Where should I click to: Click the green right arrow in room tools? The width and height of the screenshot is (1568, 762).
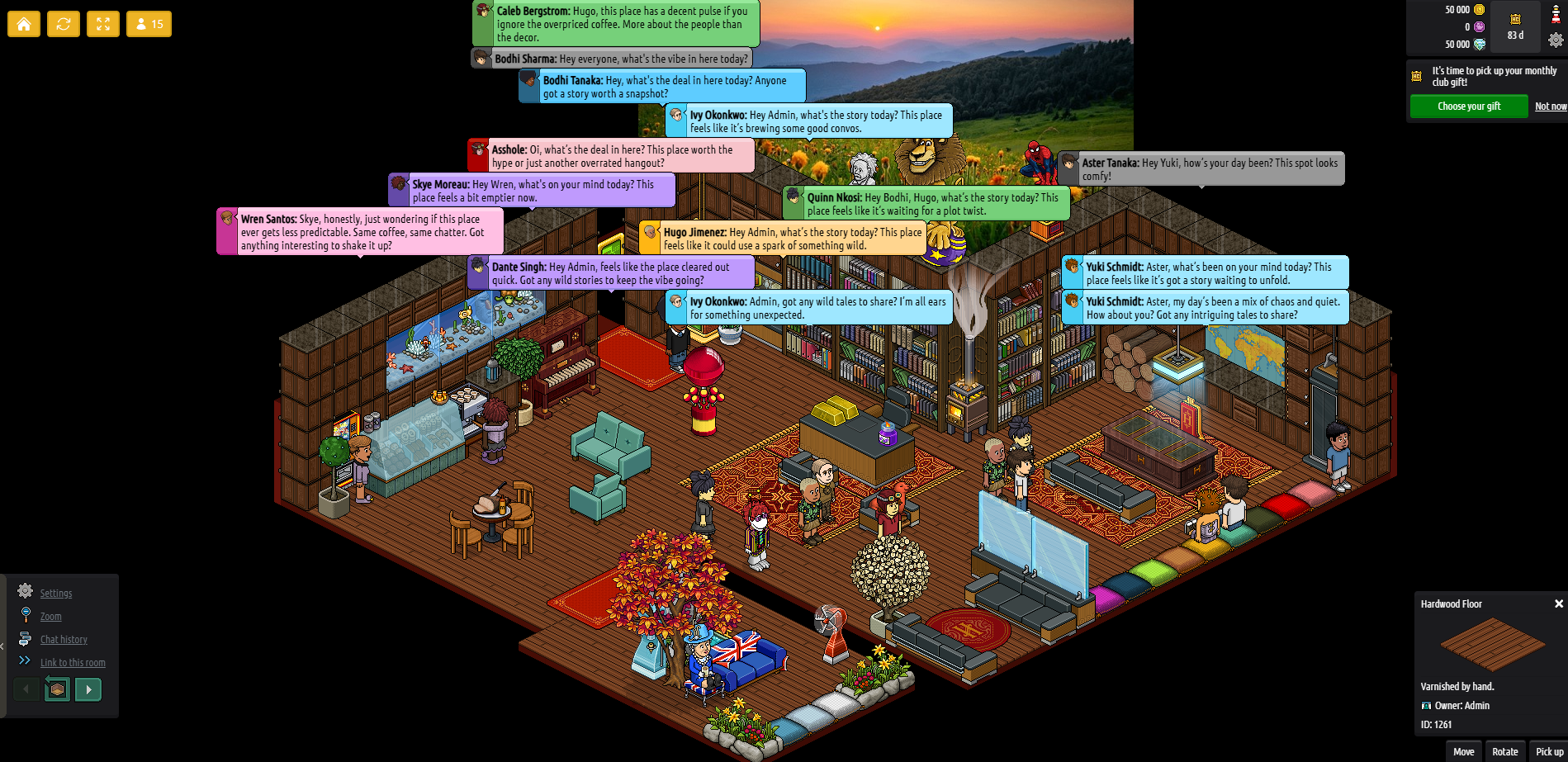[88, 689]
